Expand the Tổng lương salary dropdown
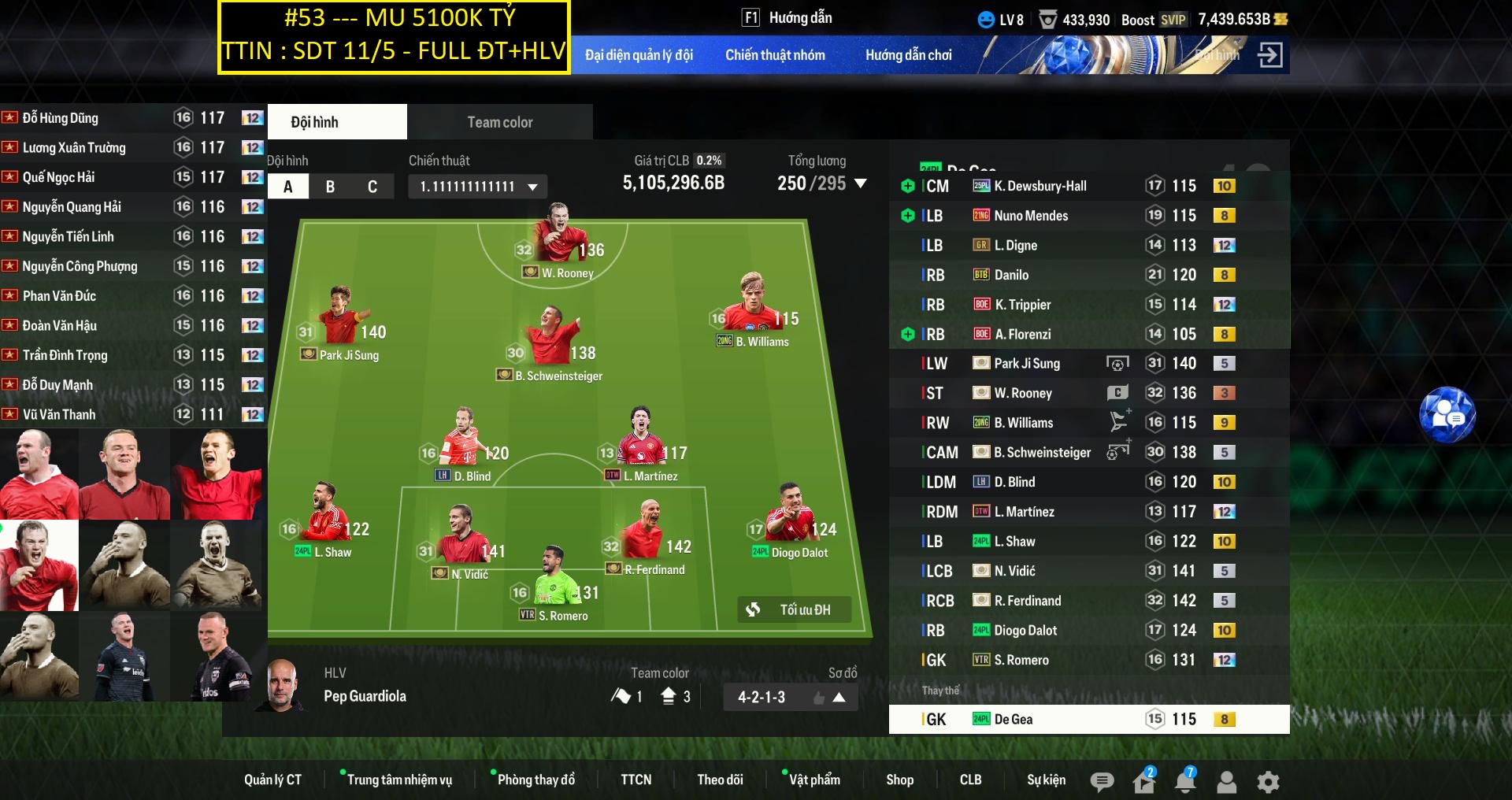Viewport: 1512px width, 800px height. (x=861, y=183)
